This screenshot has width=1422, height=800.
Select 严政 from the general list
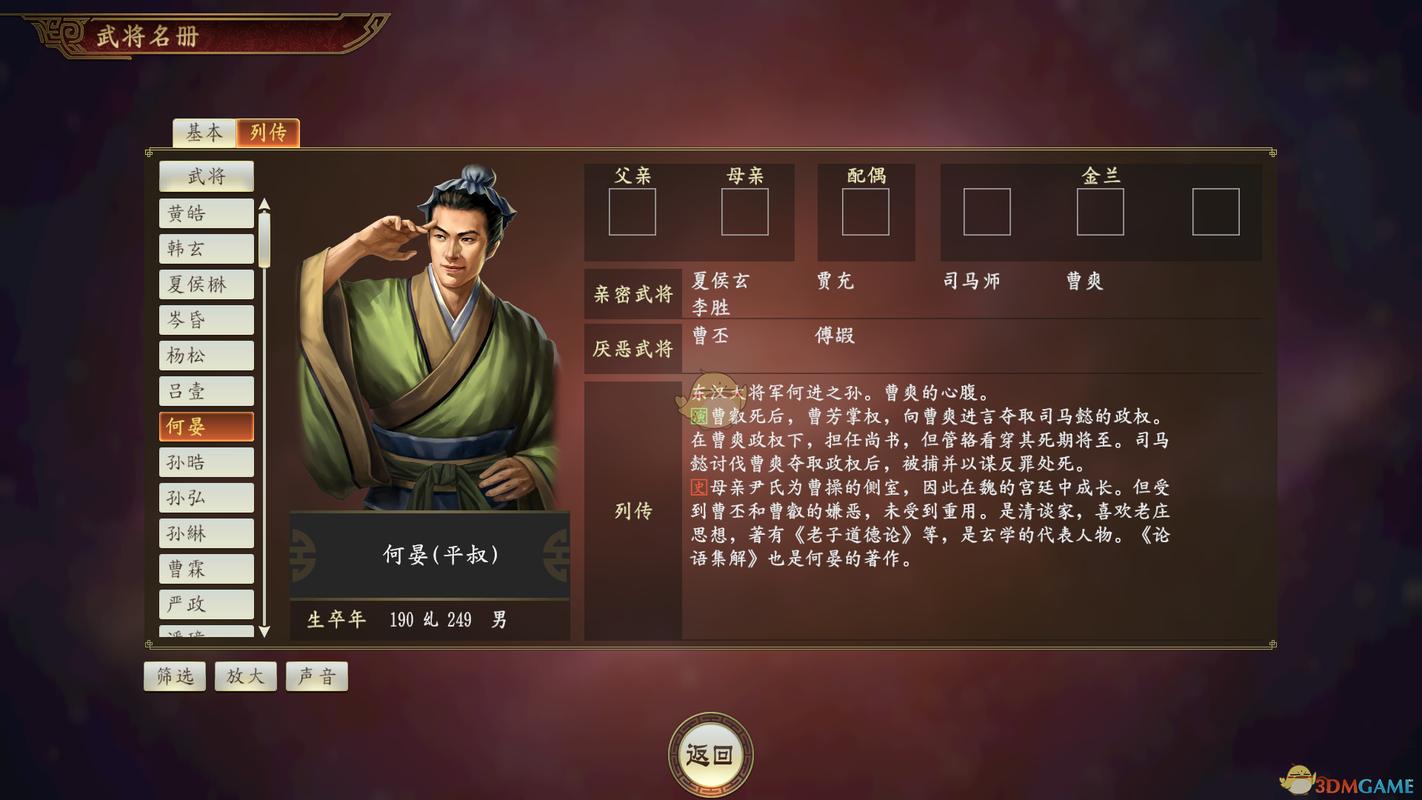207,604
